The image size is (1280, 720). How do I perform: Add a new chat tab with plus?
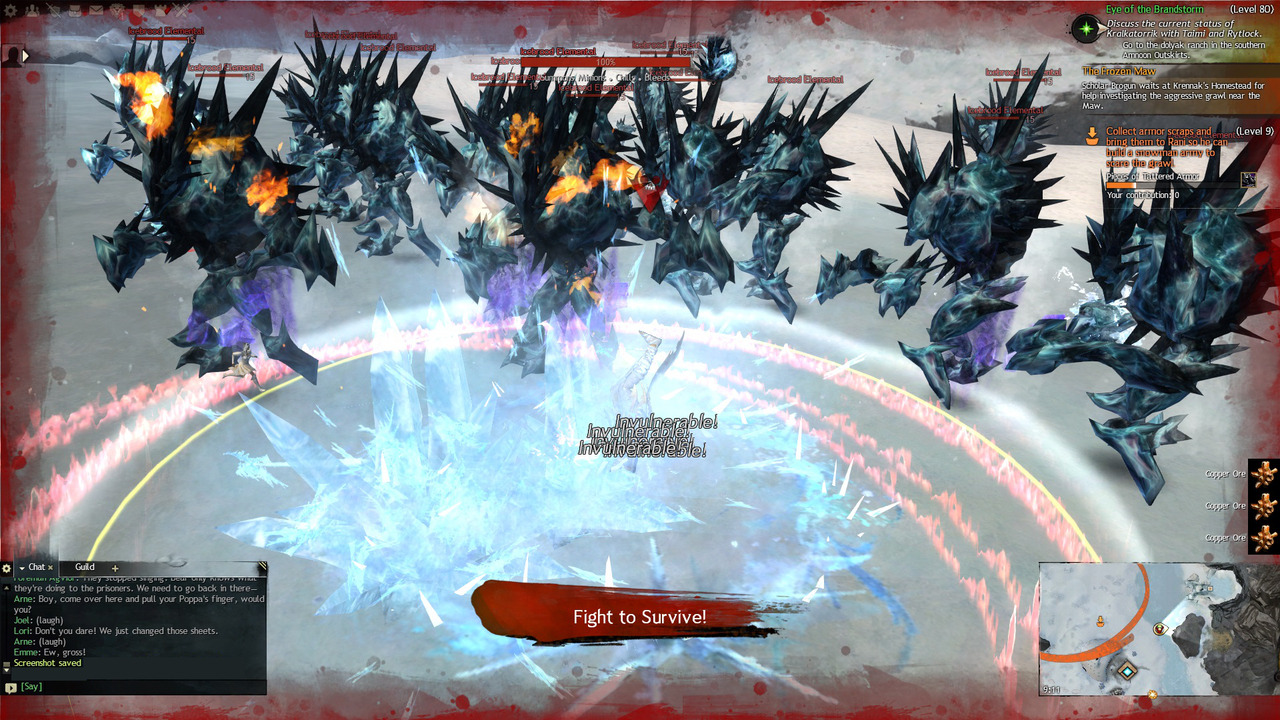(115, 568)
